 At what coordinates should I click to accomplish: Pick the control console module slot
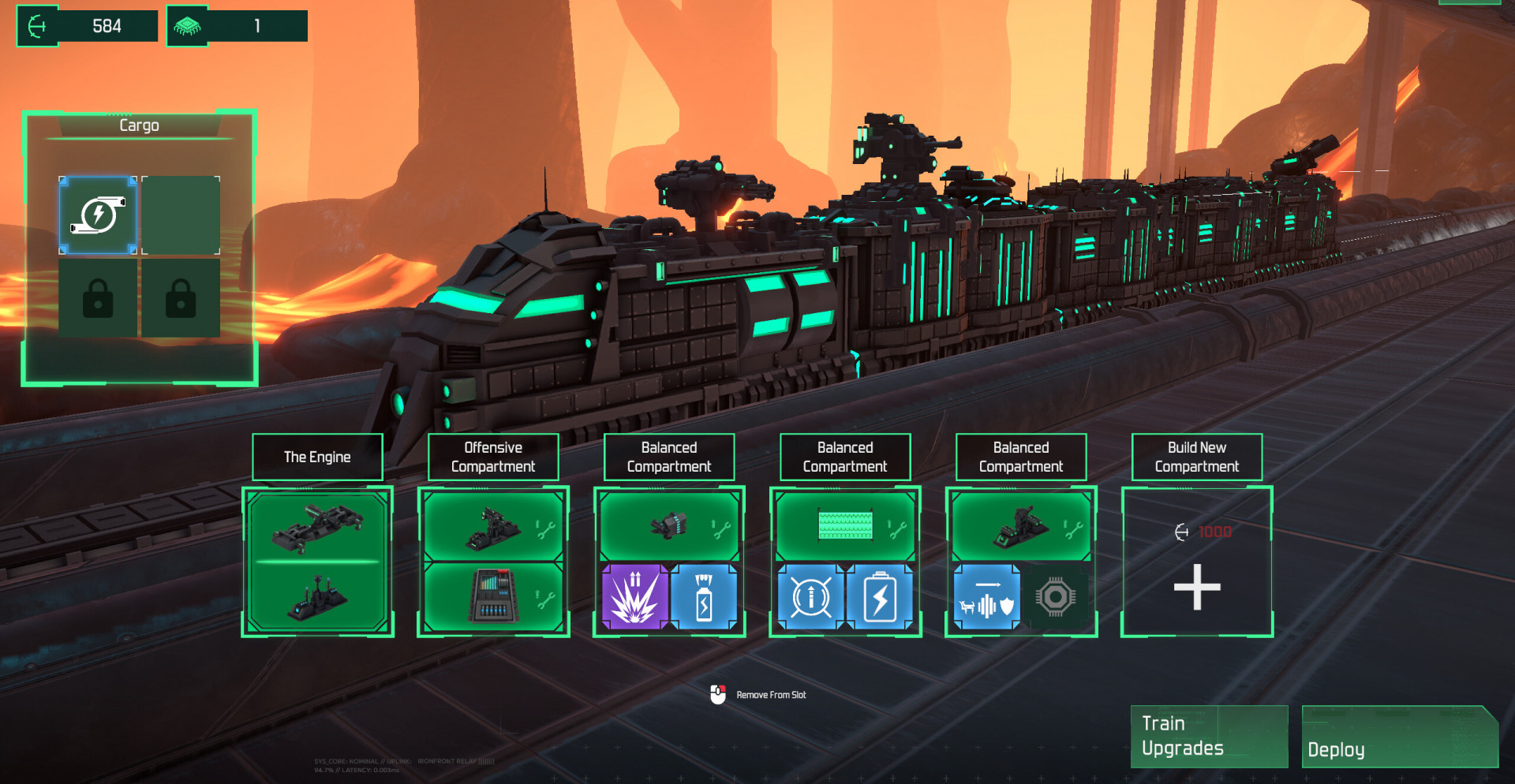click(493, 597)
